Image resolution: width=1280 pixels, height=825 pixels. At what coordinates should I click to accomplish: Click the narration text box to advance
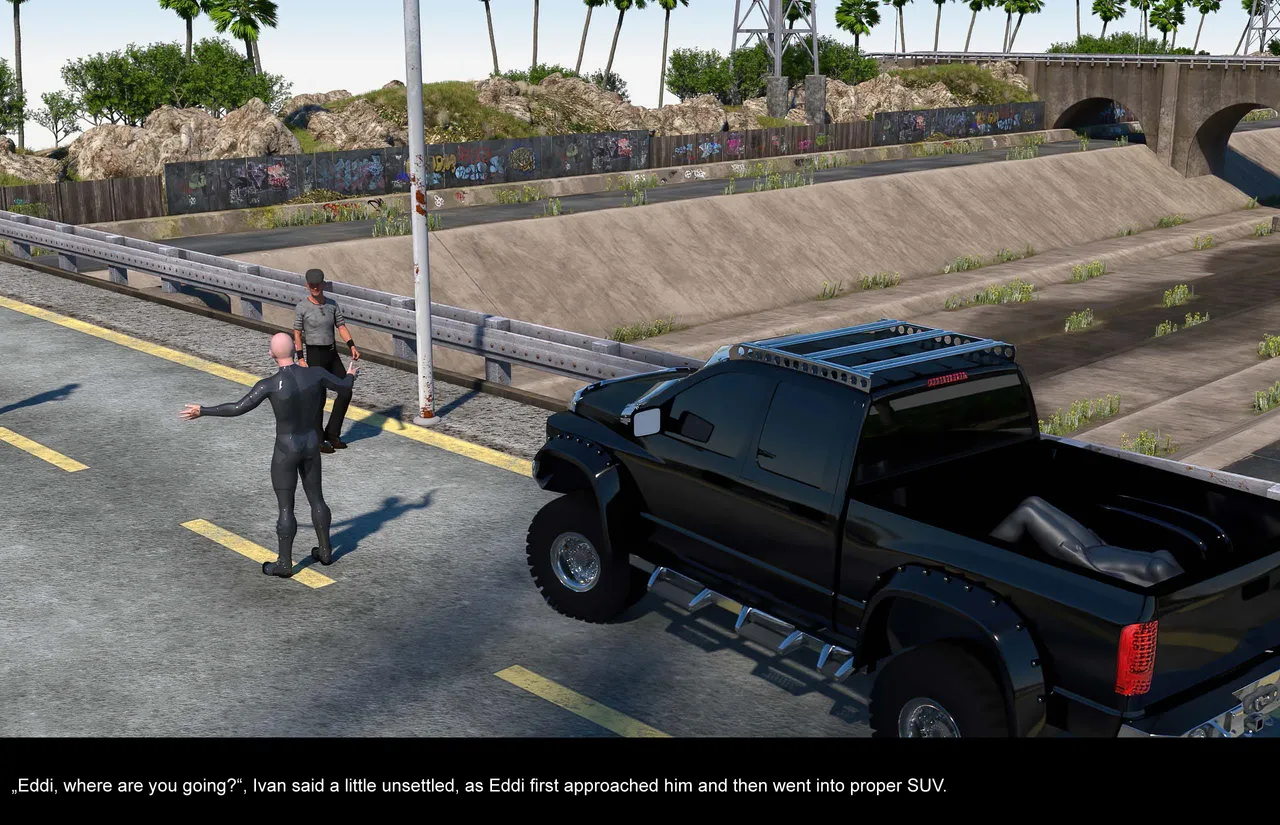pyautogui.click(x=640, y=784)
